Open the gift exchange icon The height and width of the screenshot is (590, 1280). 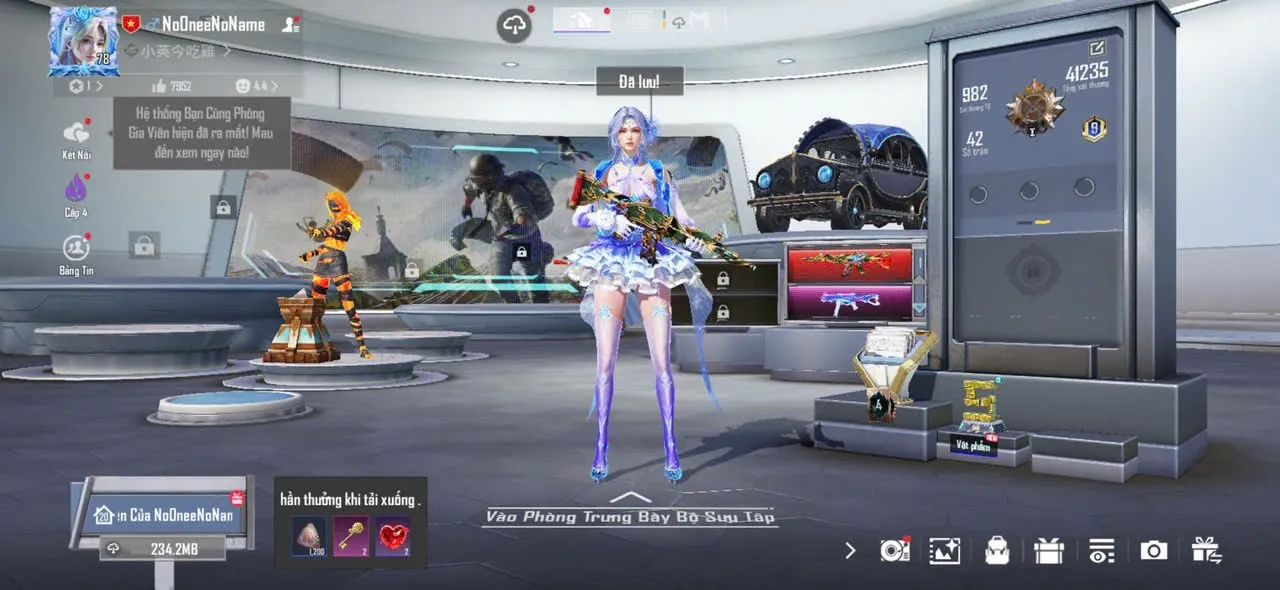pyautogui.click(x=1206, y=550)
